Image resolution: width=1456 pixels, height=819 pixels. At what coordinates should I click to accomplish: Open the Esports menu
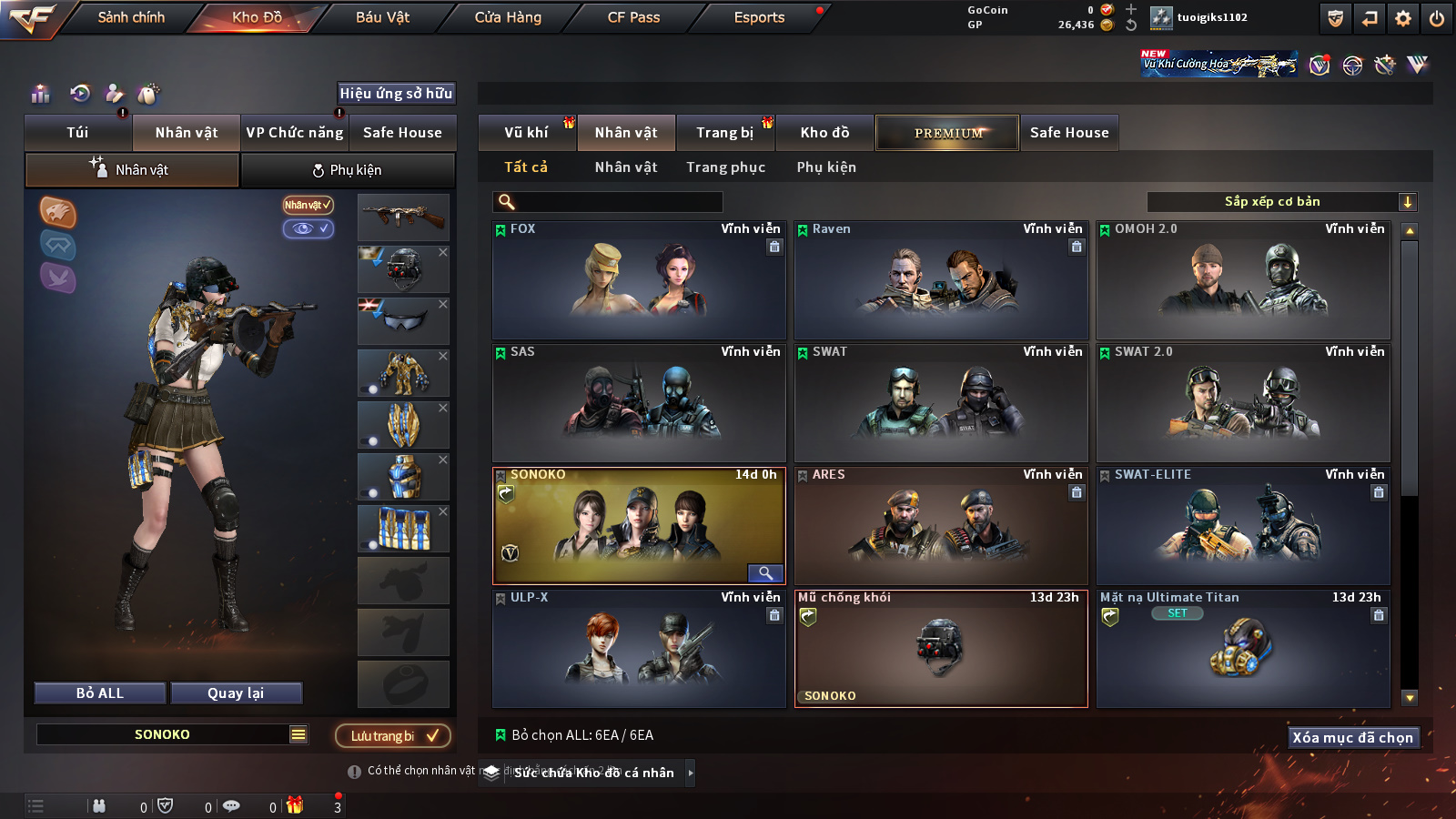[x=759, y=17]
